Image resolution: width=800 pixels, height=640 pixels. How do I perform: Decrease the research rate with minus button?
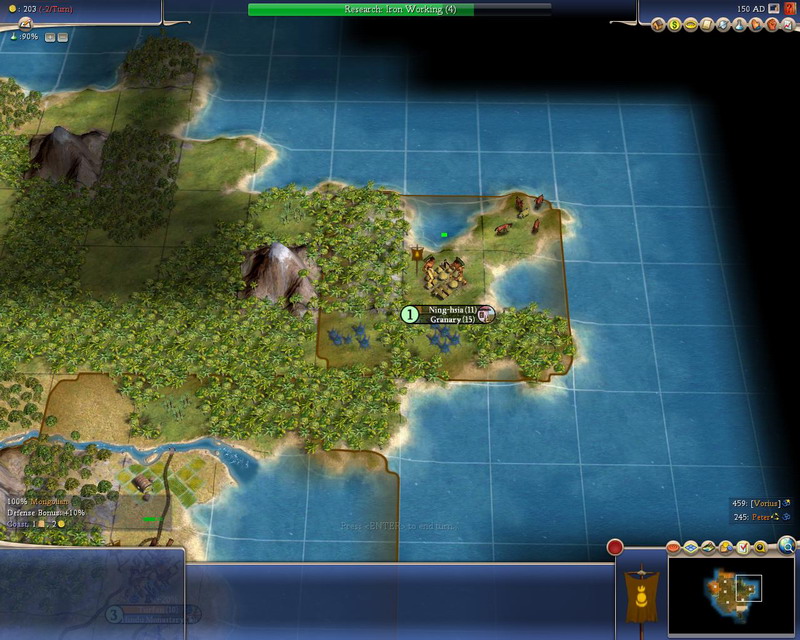click(x=62, y=37)
